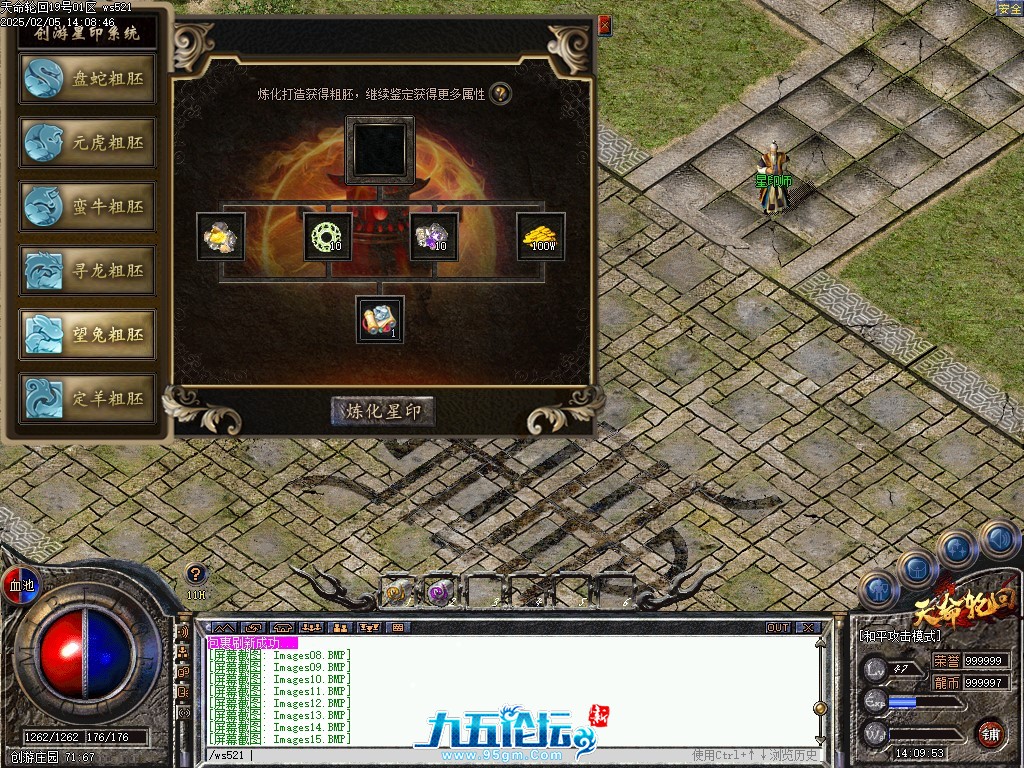Image resolution: width=1024 pixels, height=768 pixels.
Task: Show the question mark help tooltip for refining
Action: [x=501, y=94]
